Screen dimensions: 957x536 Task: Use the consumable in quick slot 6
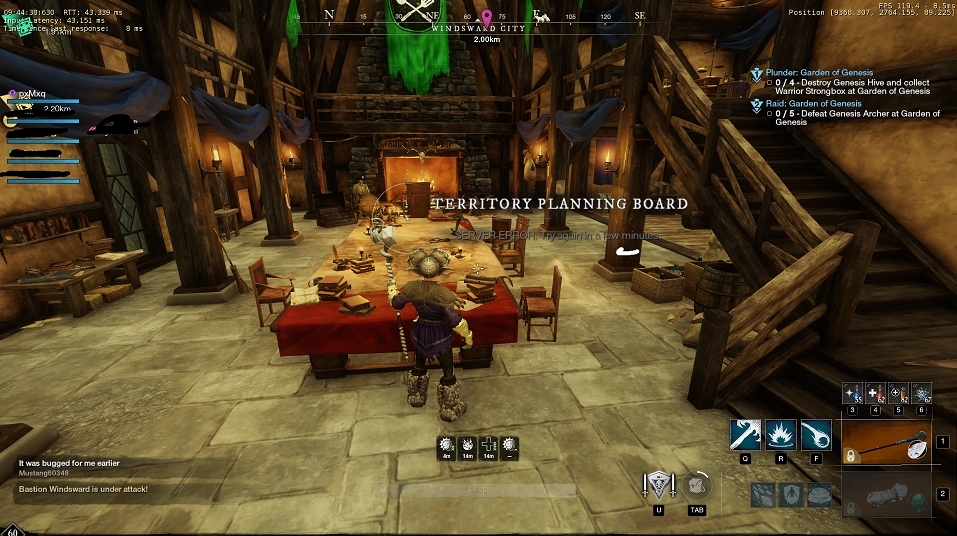pos(921,392)
